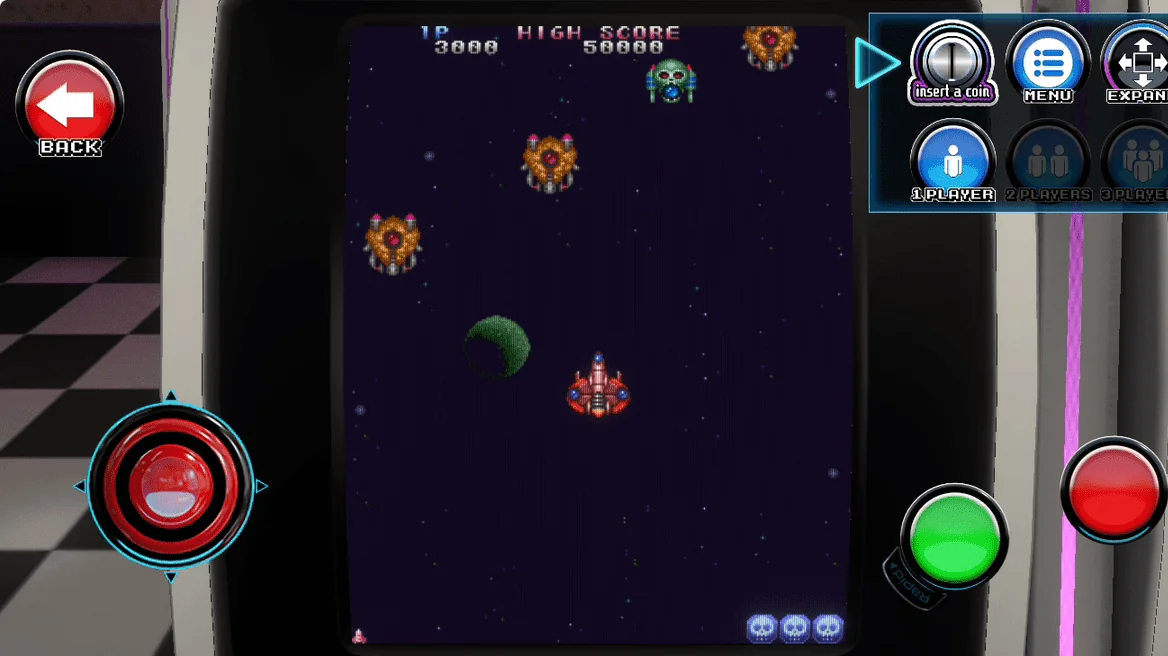Viewport: 1168px width, 656px height.
Task: Hit the red arcade action button
Action: click(1113, 490)
